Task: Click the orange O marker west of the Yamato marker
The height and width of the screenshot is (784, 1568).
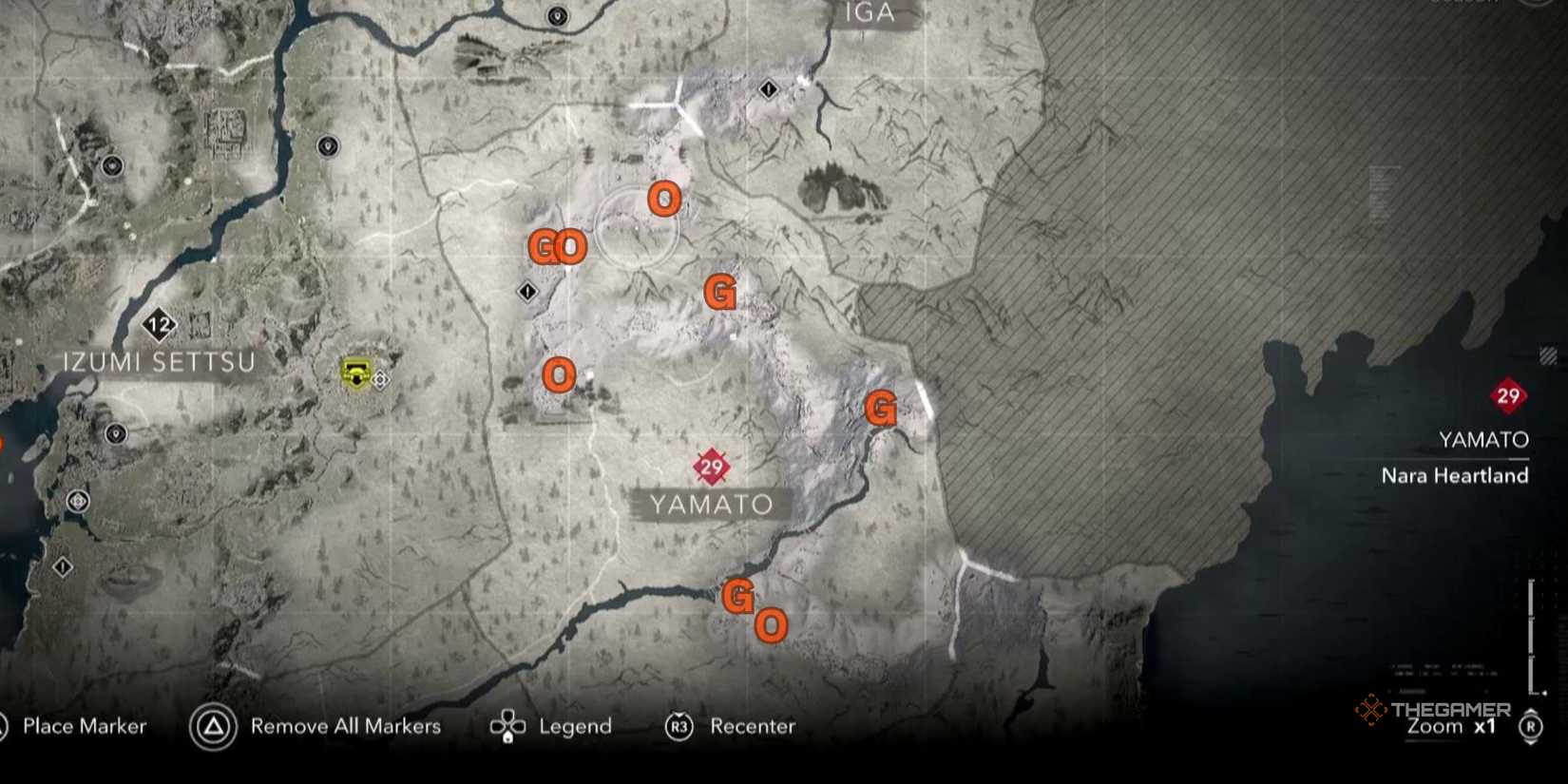Action: point(559,374)
